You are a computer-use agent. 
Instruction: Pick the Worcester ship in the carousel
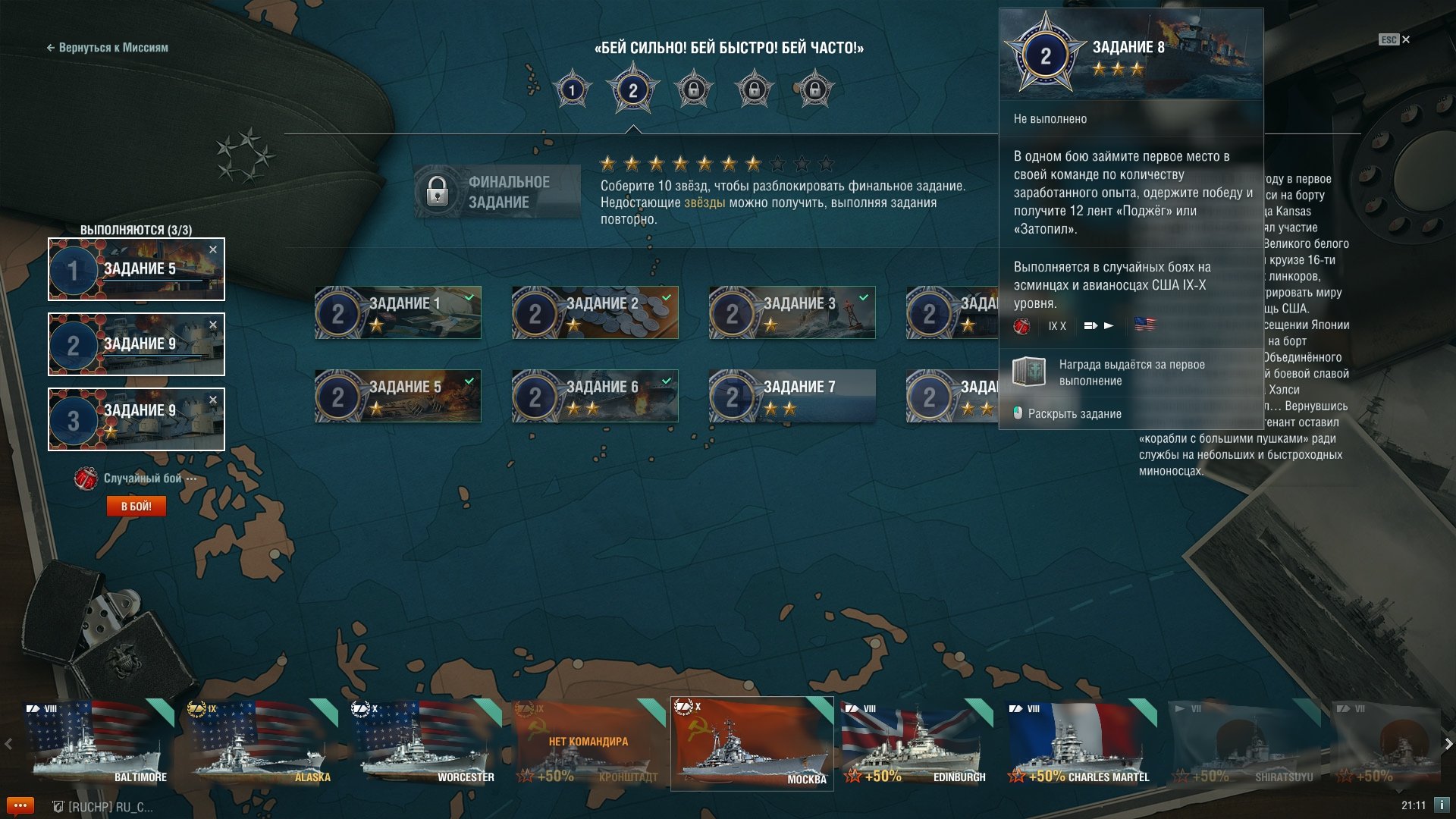click(x=425, y=743)
